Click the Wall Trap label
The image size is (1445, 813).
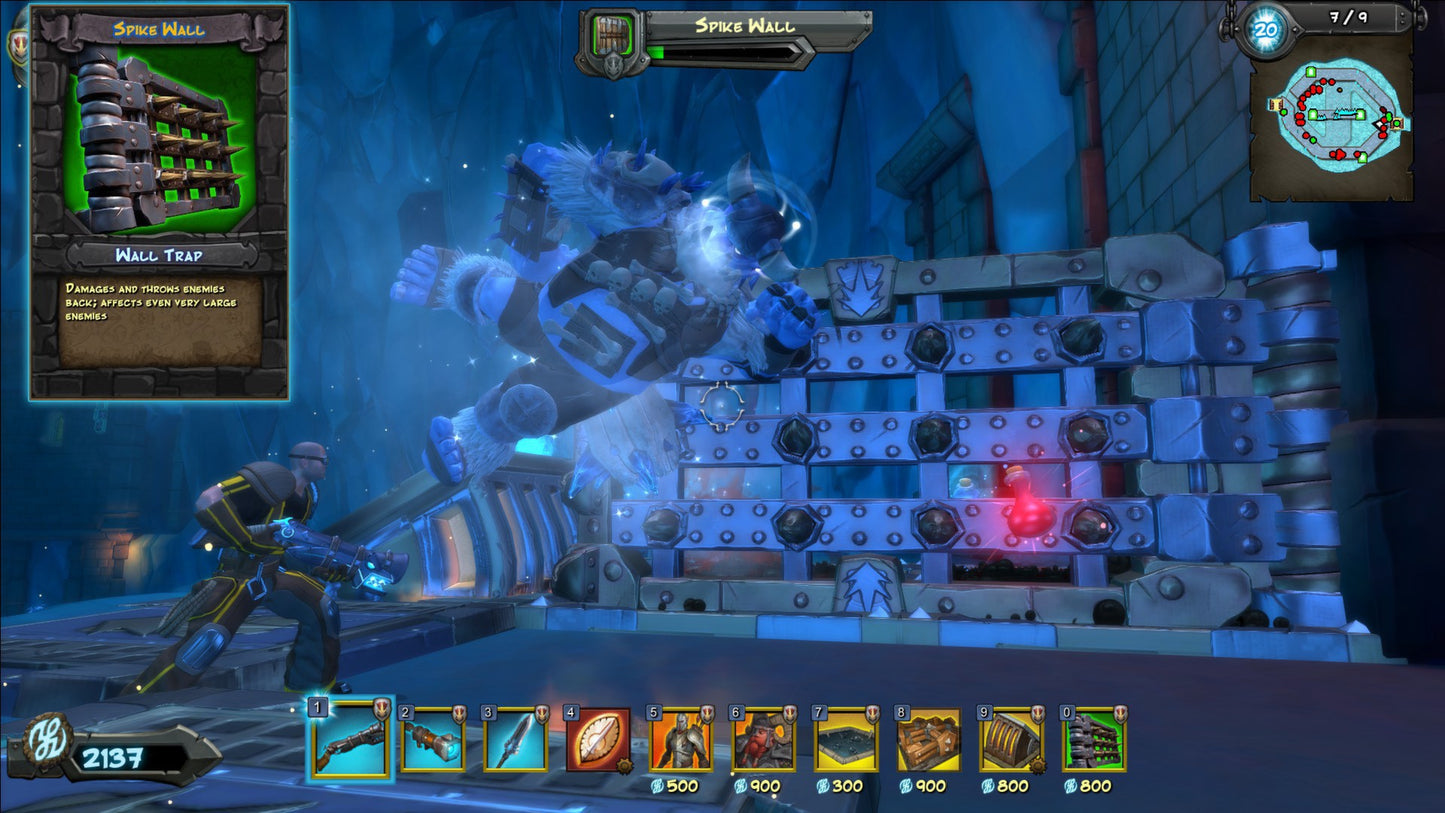pyautogui.click(x=157, y=253)
